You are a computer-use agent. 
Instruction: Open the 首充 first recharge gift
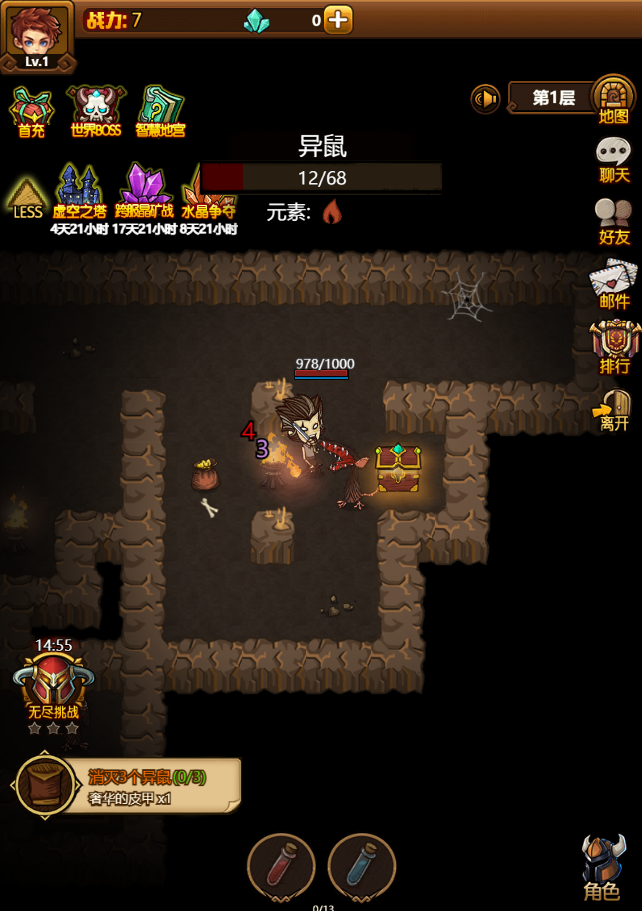coord(31,109)
